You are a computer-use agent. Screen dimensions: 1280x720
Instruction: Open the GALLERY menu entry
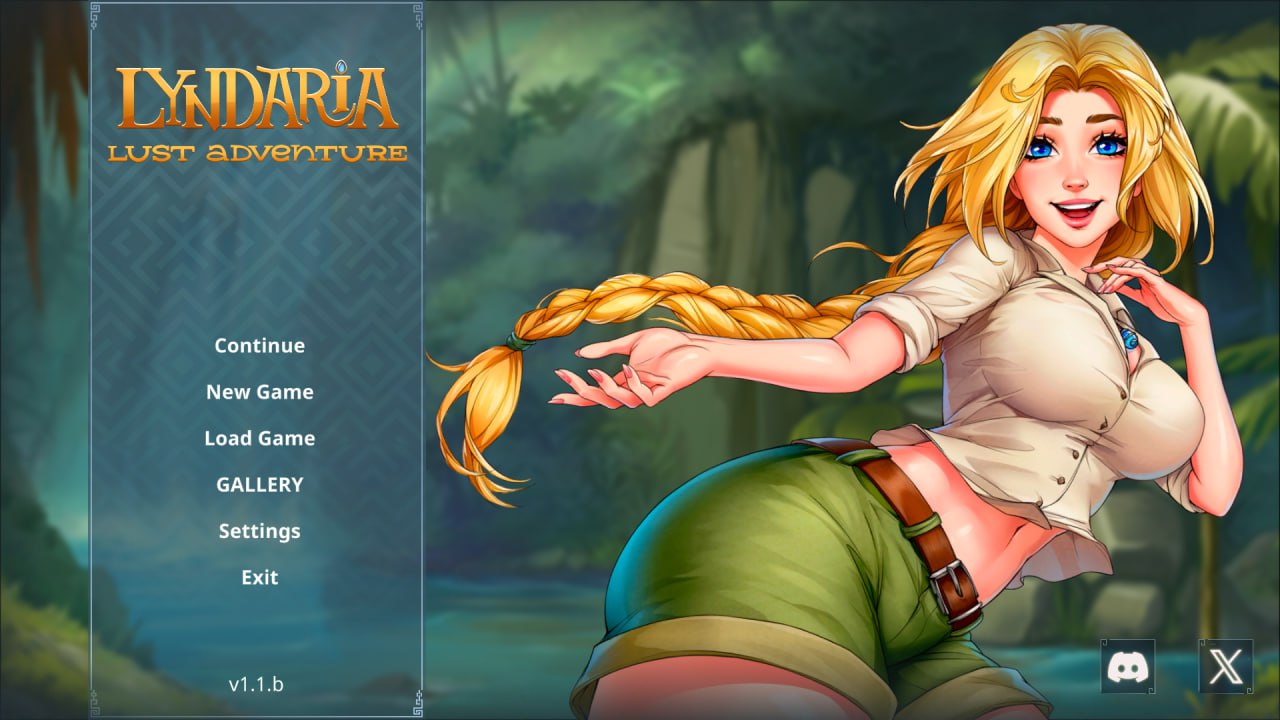pyautogui.click(x=259, y=484)
